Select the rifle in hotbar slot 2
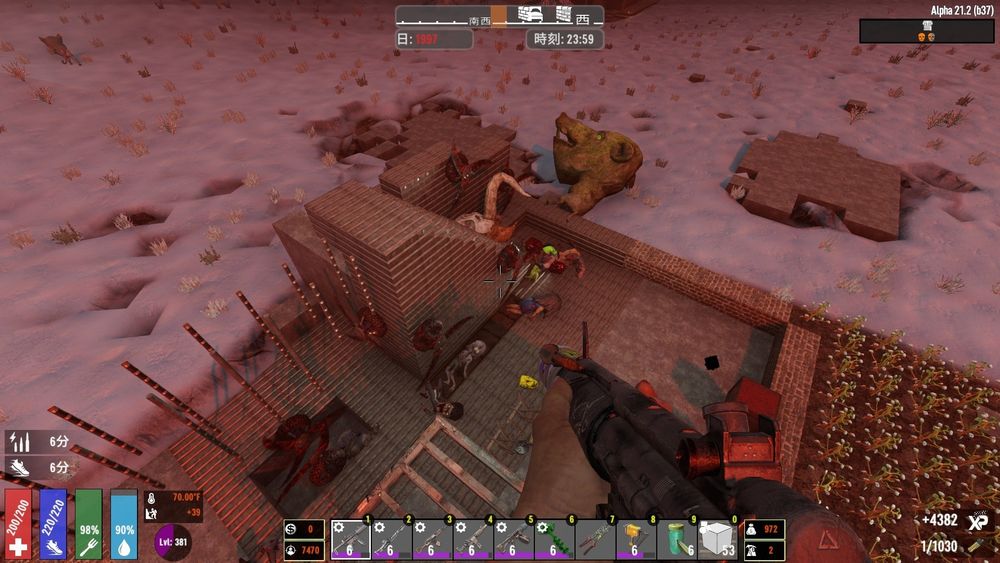The image size is (1000, 563). 392,540
